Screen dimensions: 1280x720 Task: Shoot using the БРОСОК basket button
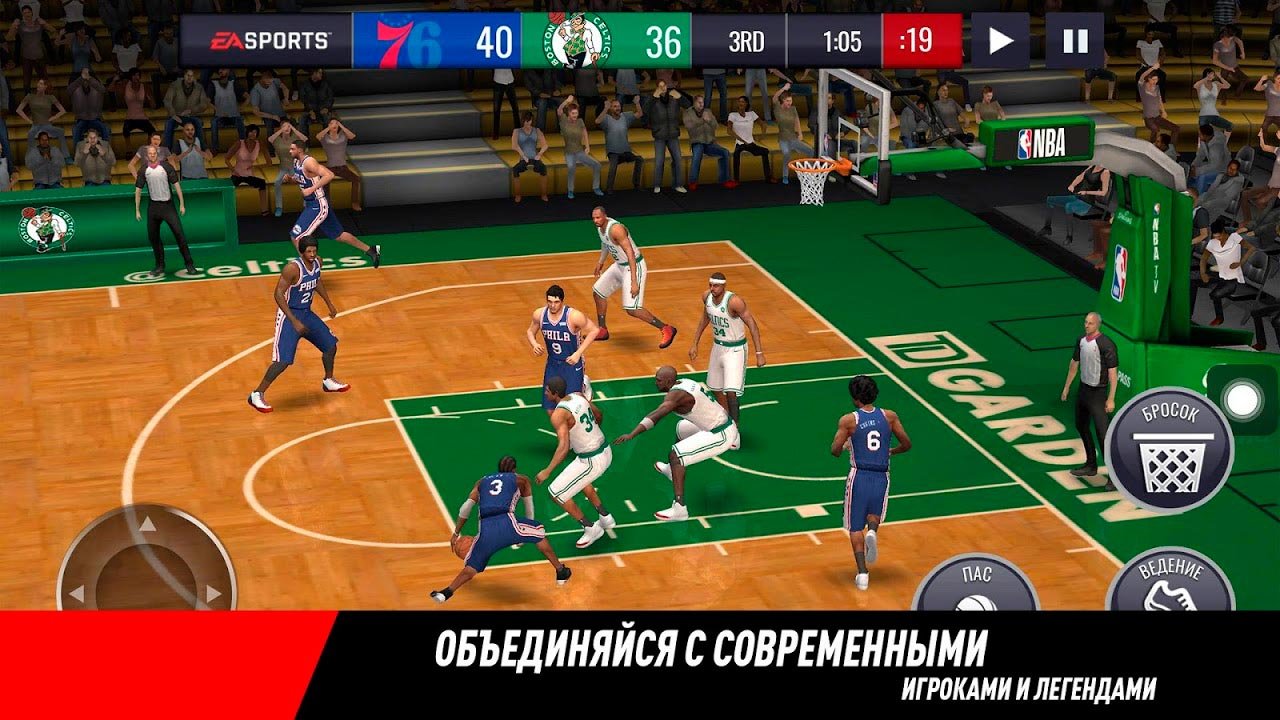[x=1169, y=450]
